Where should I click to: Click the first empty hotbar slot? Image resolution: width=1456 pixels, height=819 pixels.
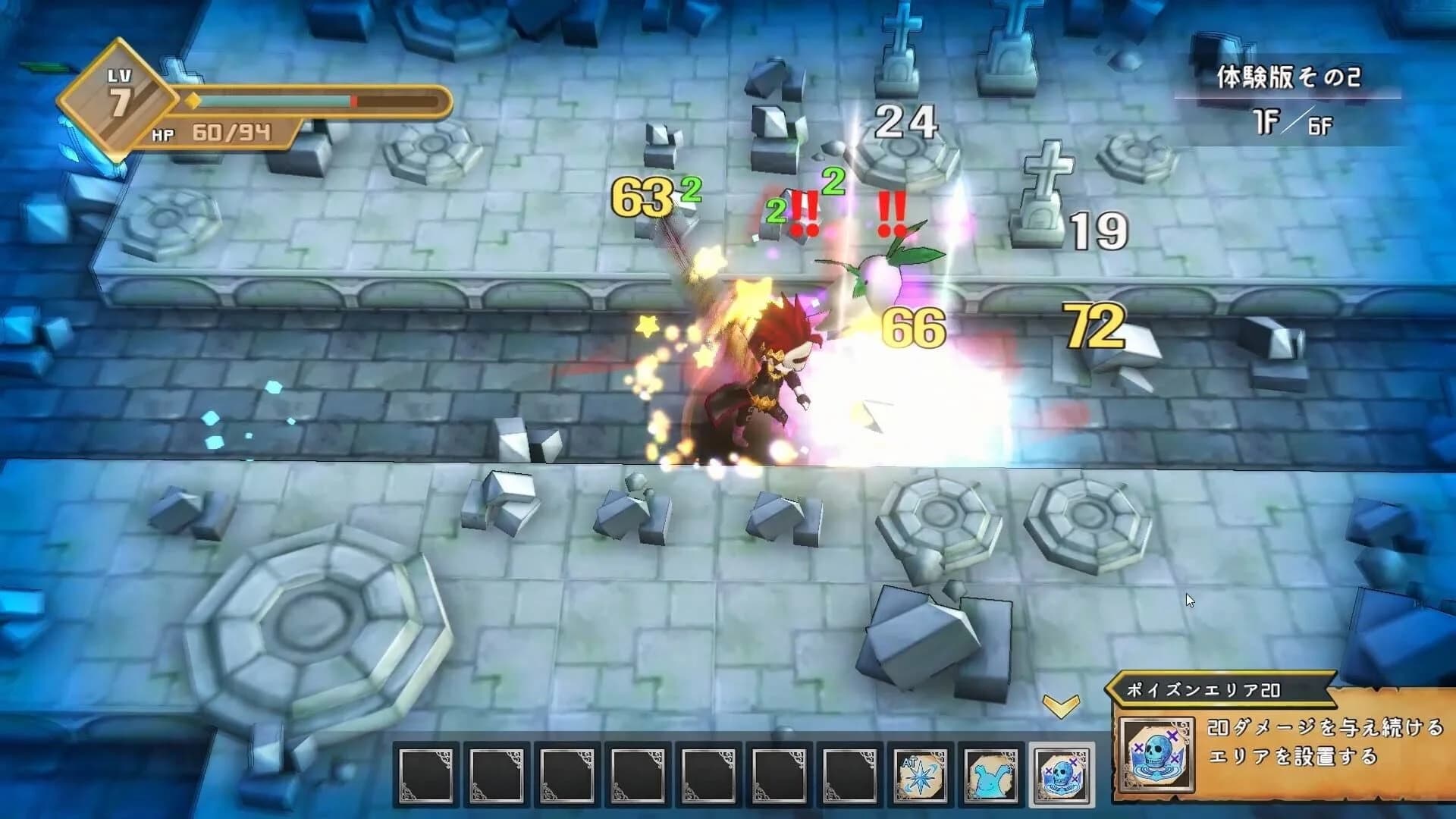point(425,777)
